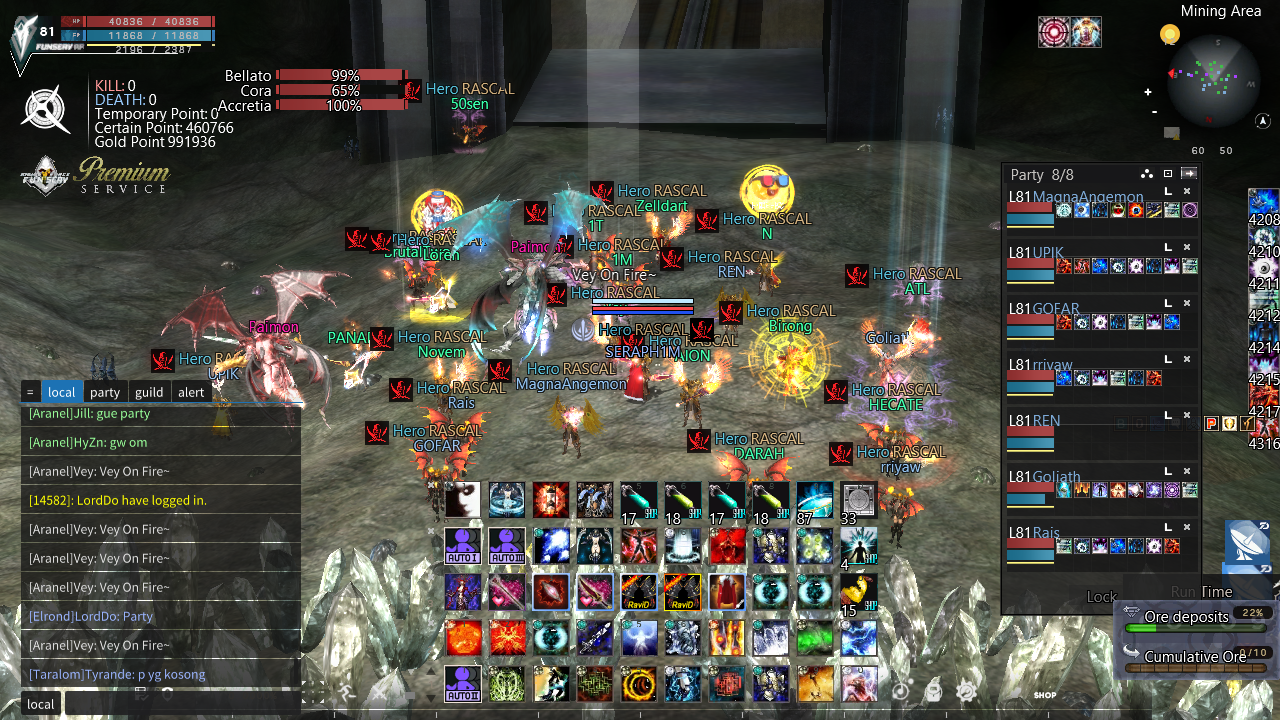The image size is (1280, 720).
Task: Switch to the guild chat tab
Action: pyautogui.click(x=148, y=391)
